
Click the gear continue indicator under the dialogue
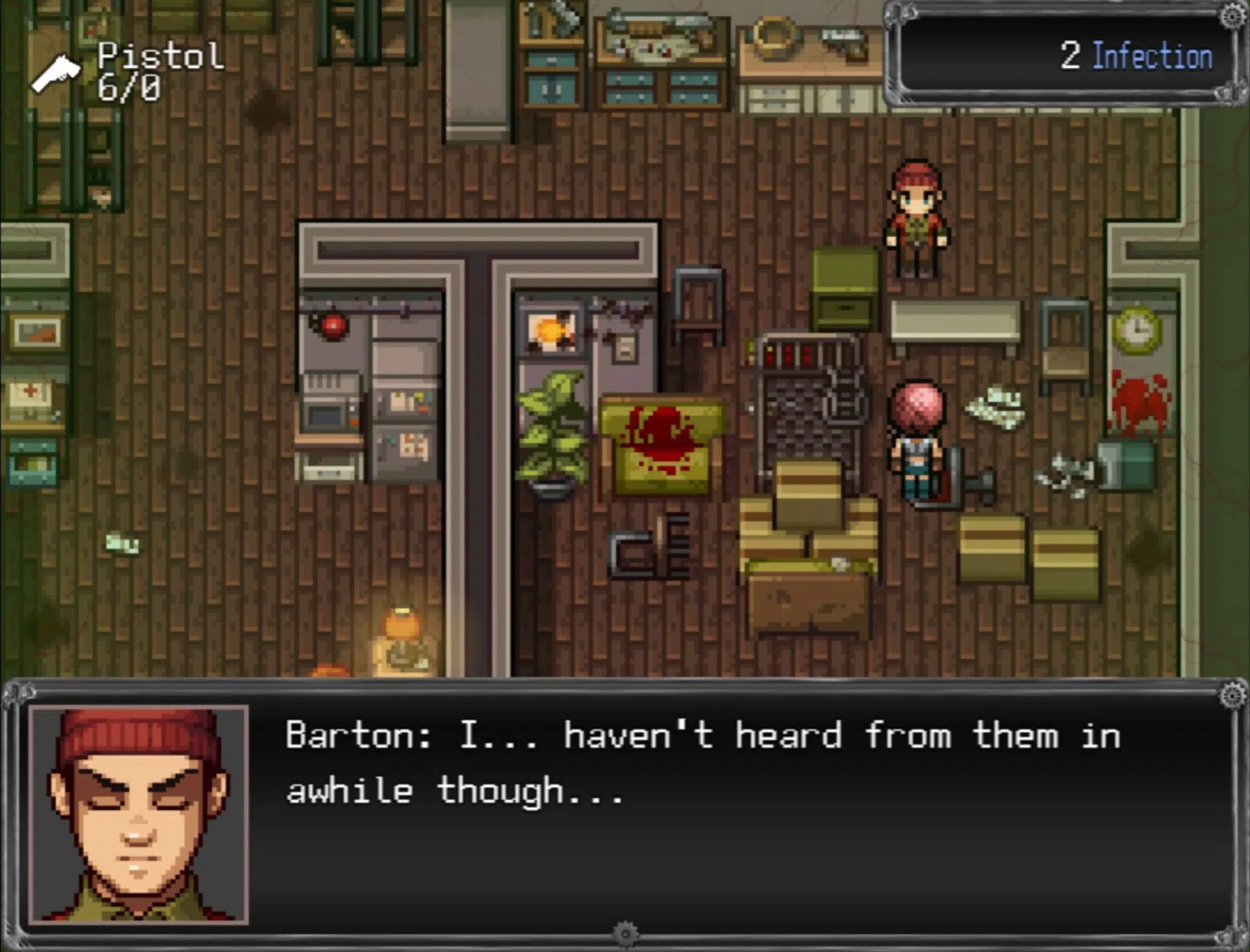(x=625, y=933)
